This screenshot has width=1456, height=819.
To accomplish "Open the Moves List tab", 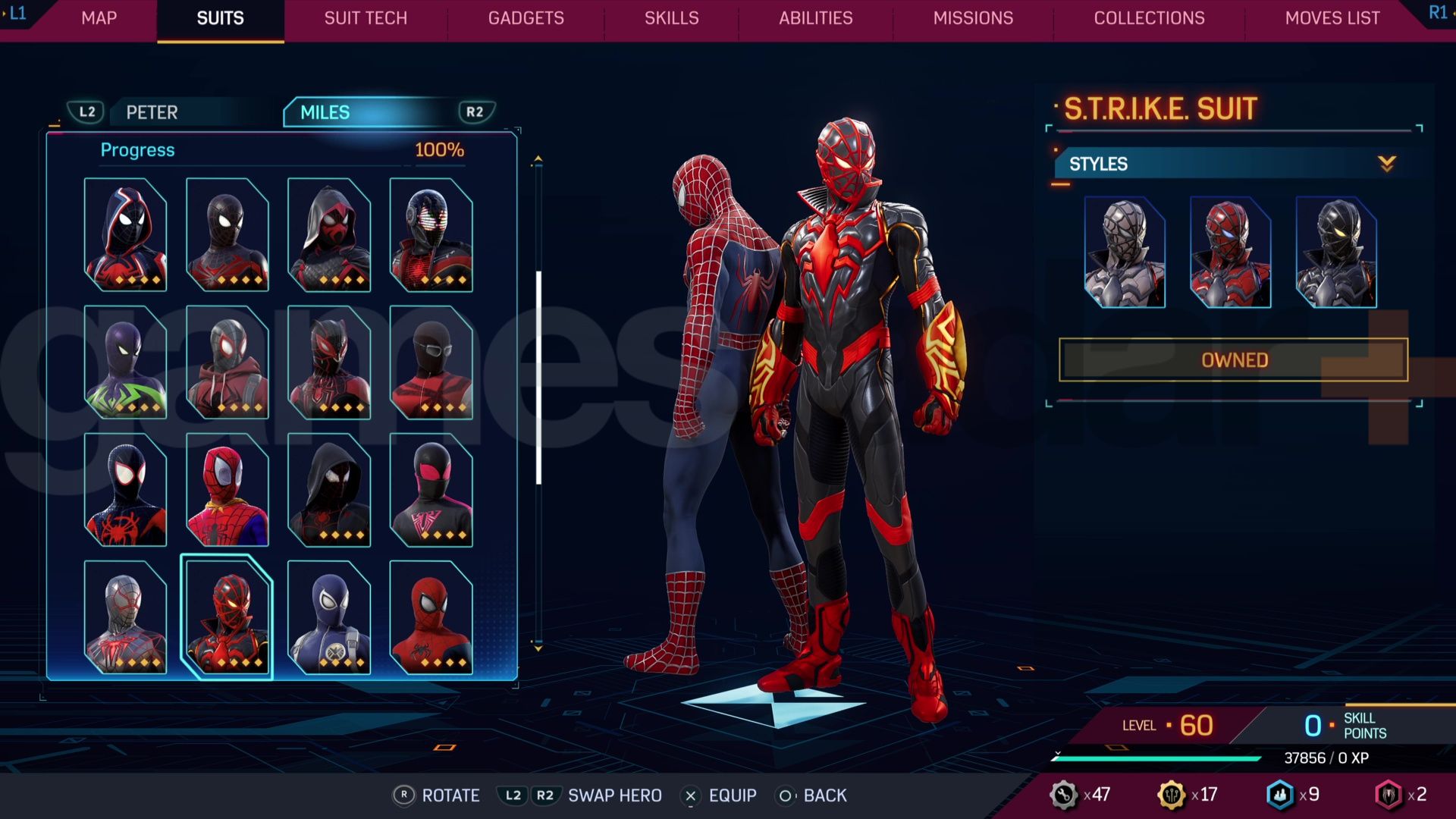I will 1332,18.
